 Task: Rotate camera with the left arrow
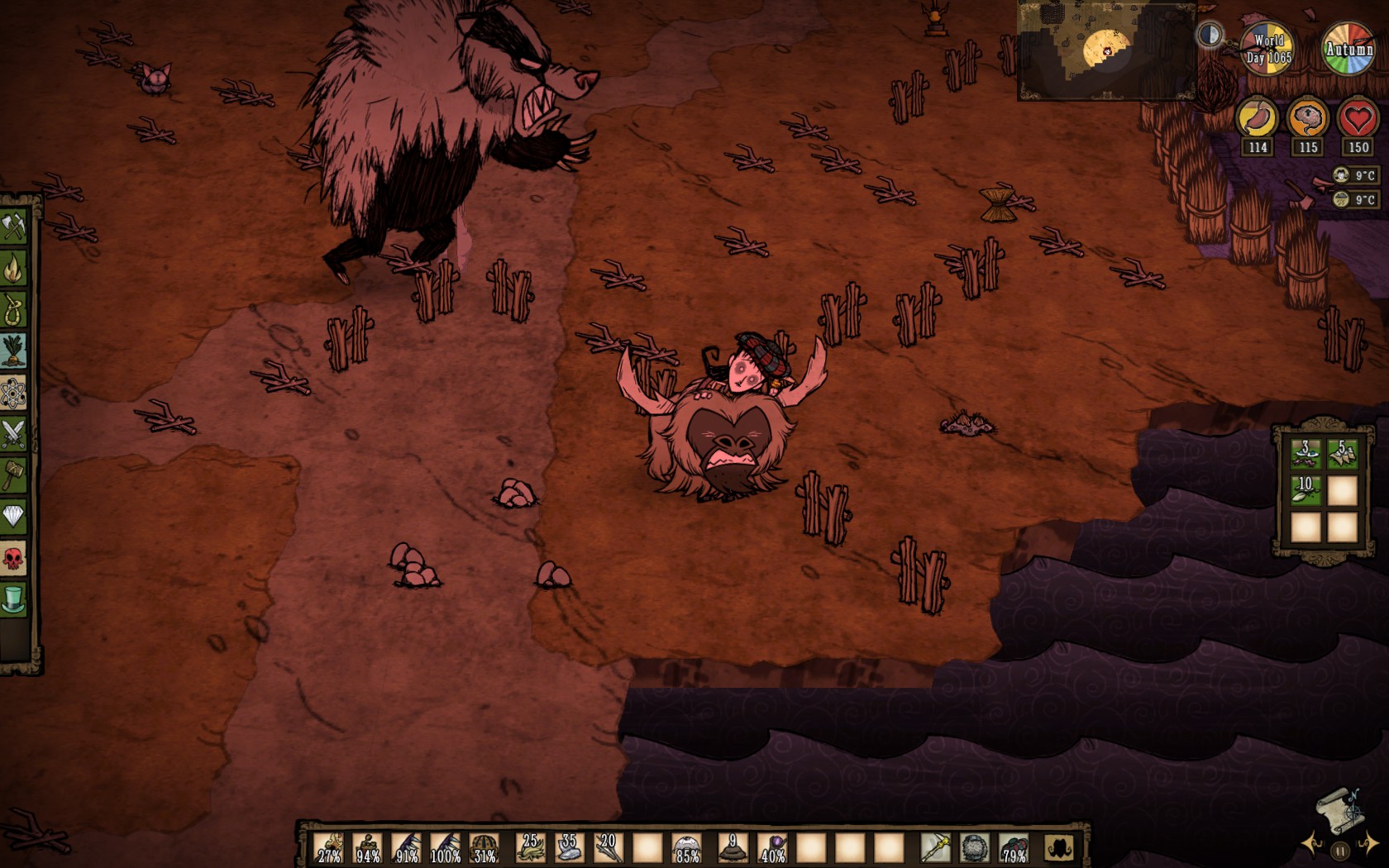1311,844
